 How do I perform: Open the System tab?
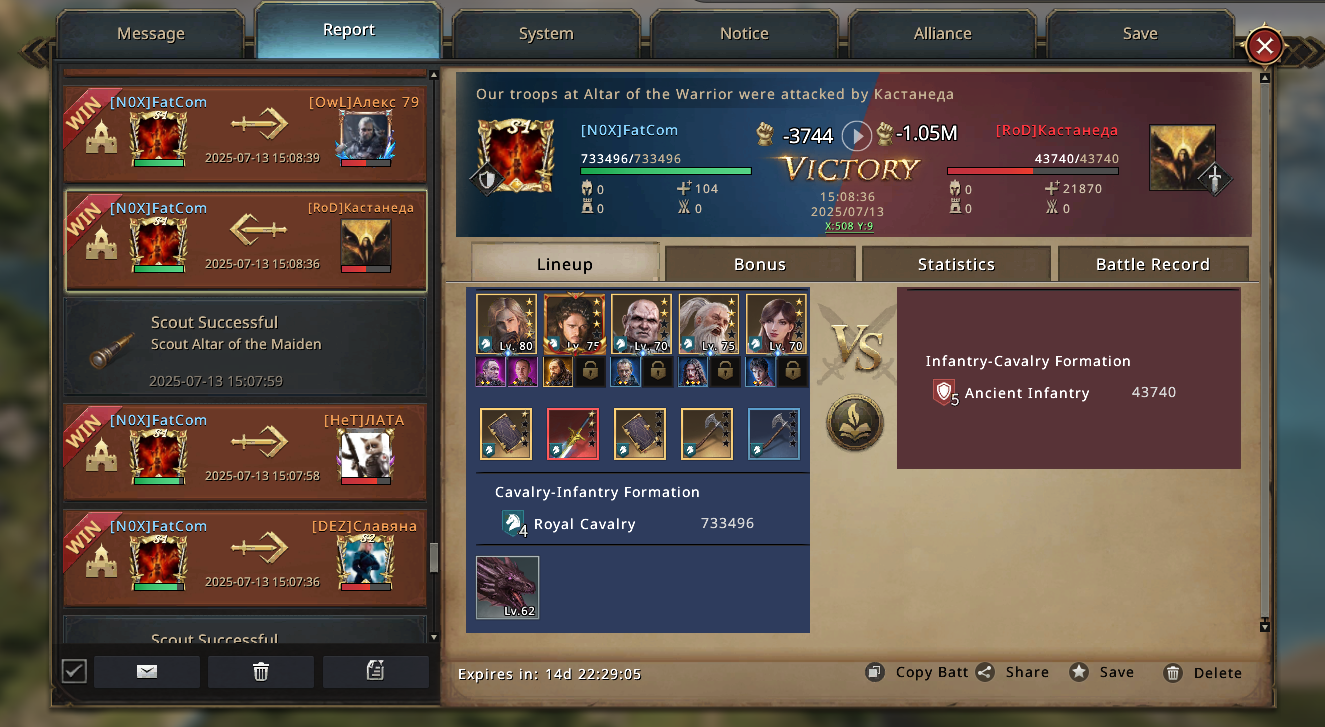(546, 34)
